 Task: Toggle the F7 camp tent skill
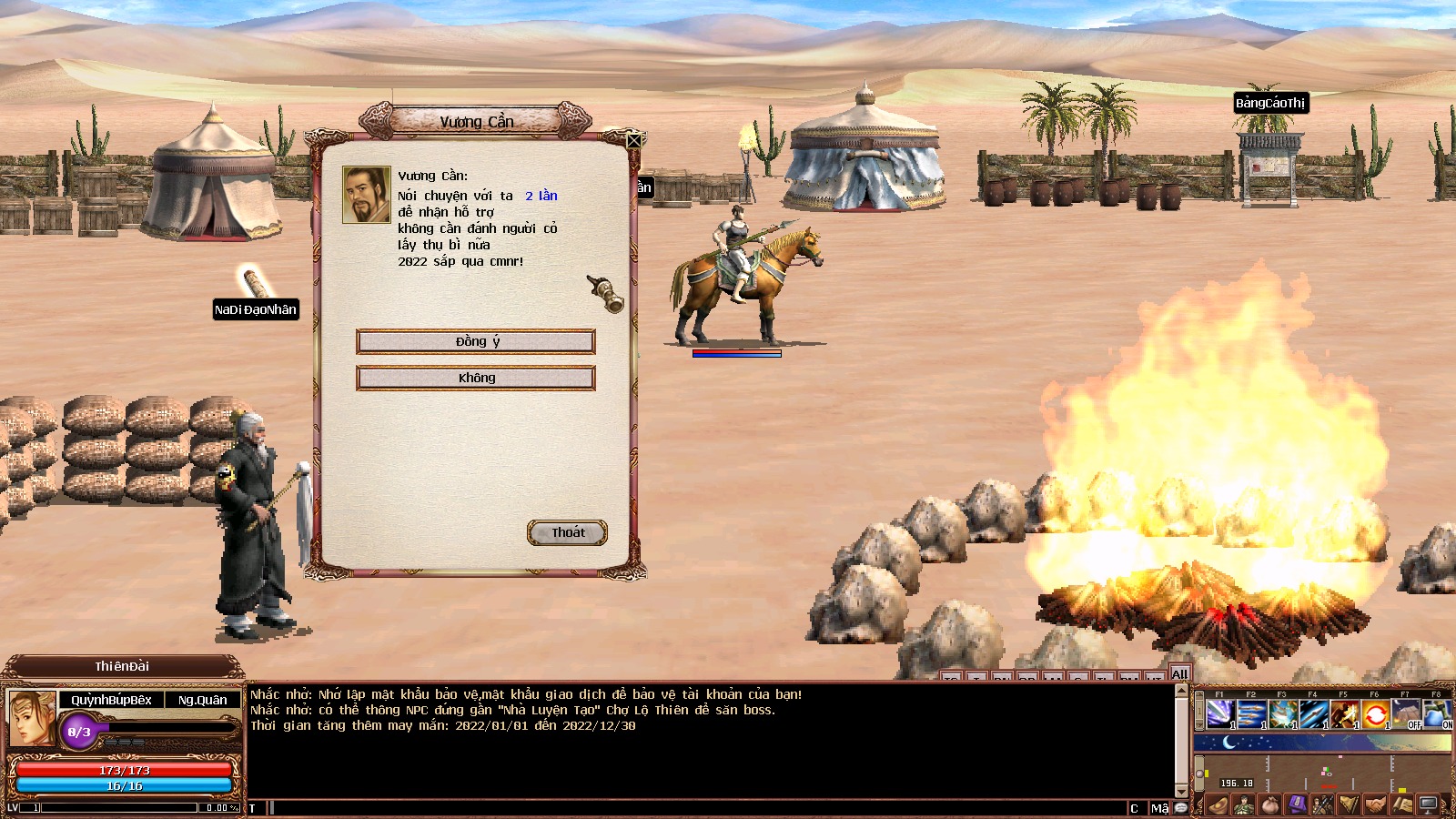point(1406,714)
